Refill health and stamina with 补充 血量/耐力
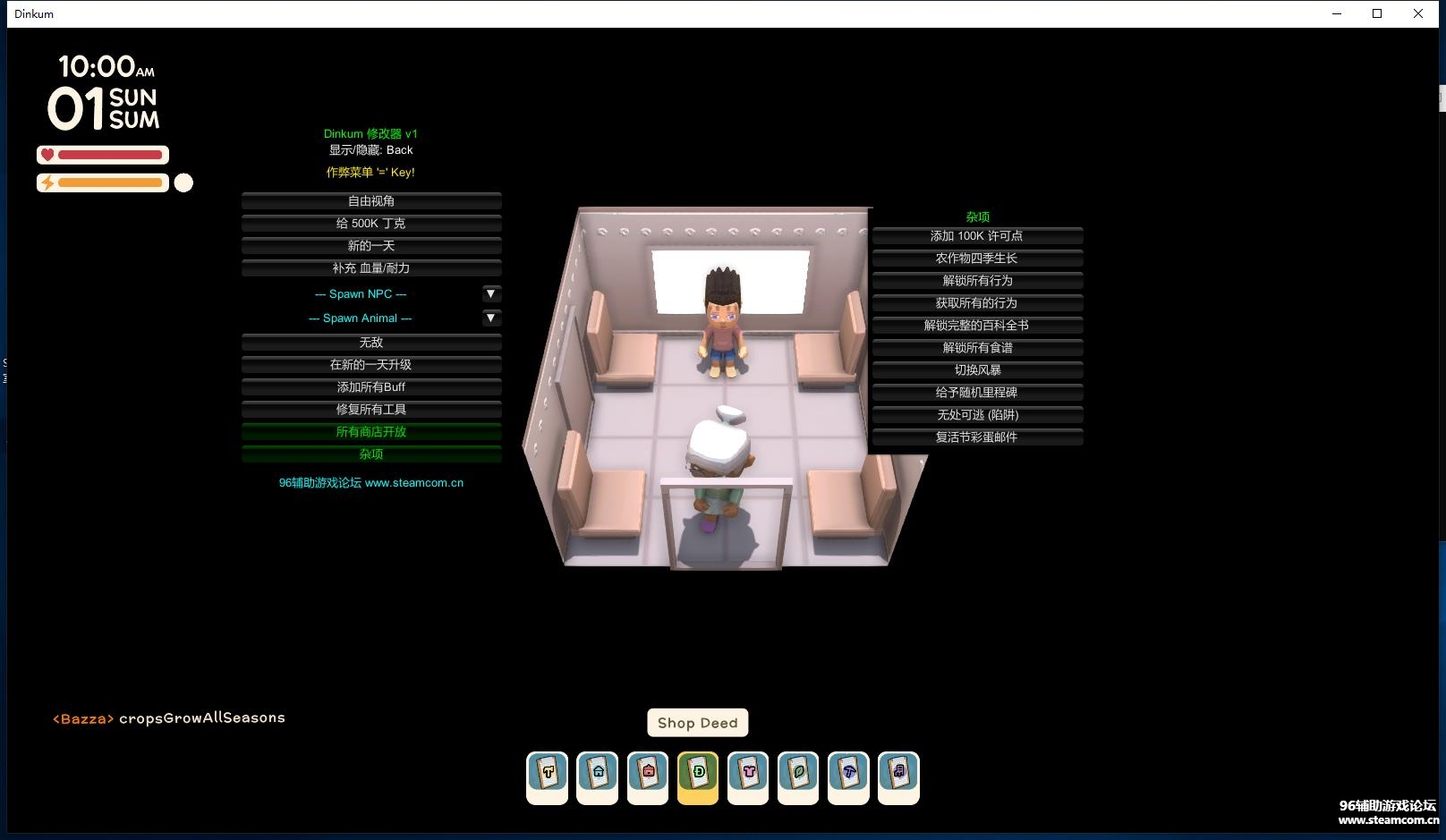 [x=371, y=268]
